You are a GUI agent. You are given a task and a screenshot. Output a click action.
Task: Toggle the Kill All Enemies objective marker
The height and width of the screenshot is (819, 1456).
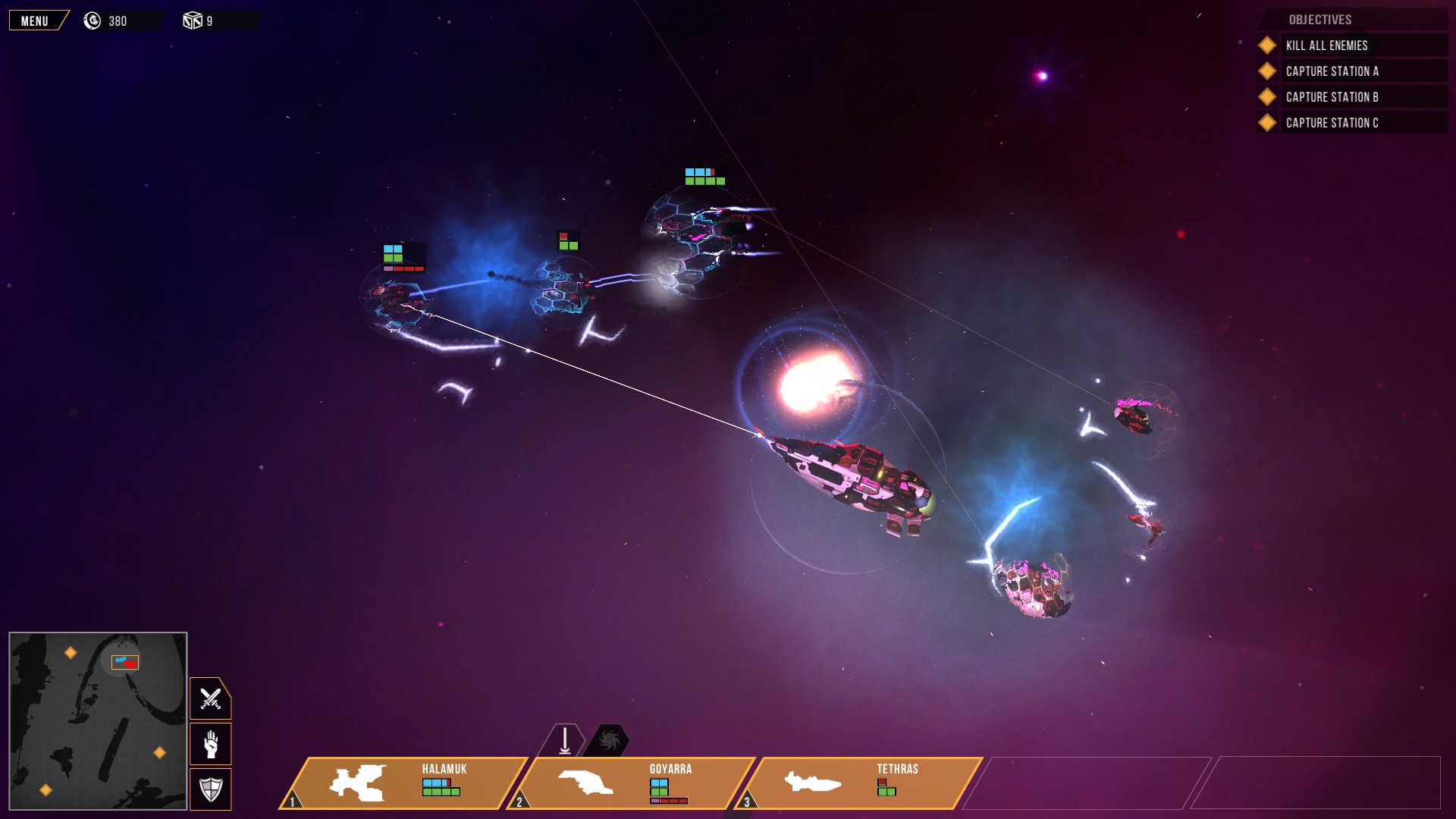pos(1266,45)
